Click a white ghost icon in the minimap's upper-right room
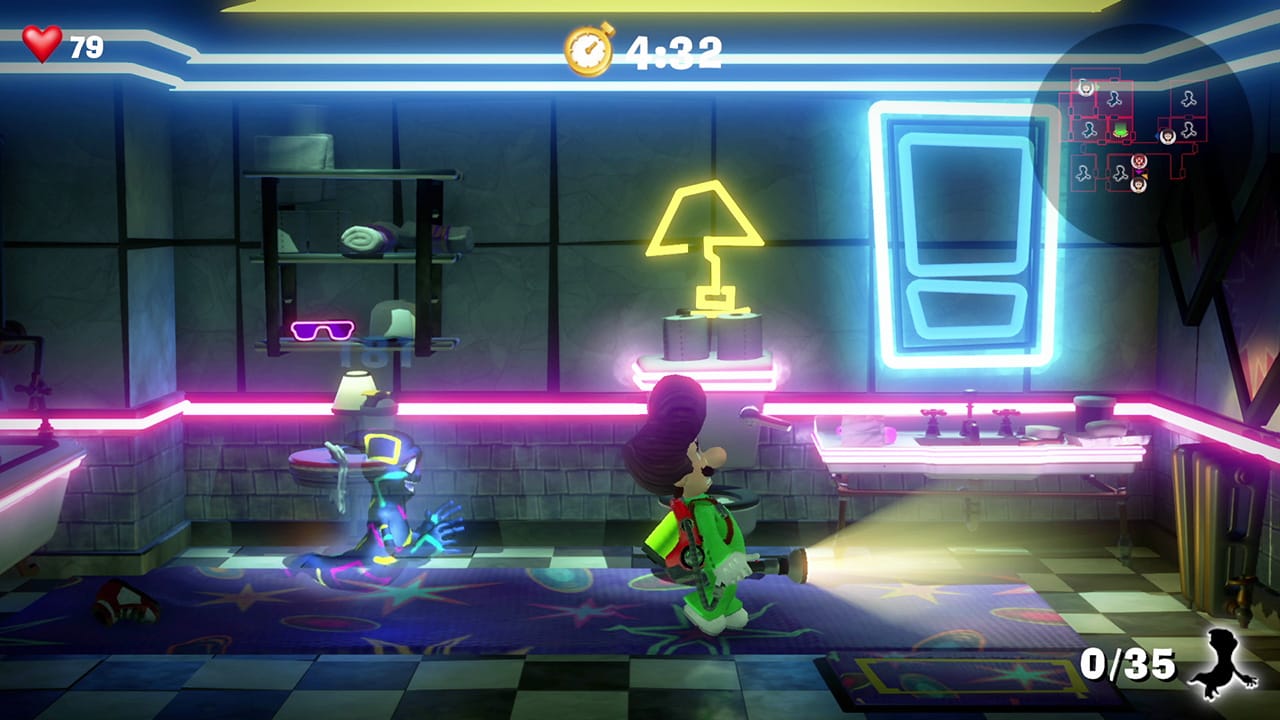The image size is (1280, 720). (1189, 98)
